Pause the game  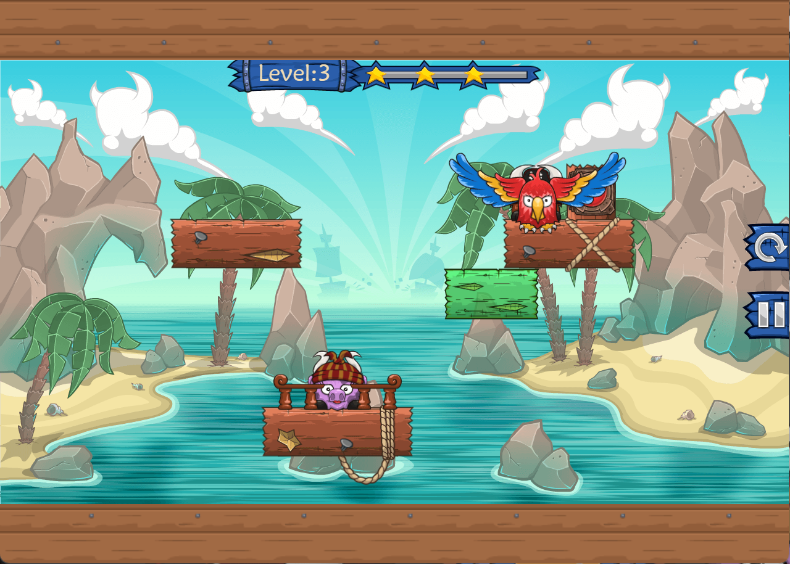click(769, 315)
